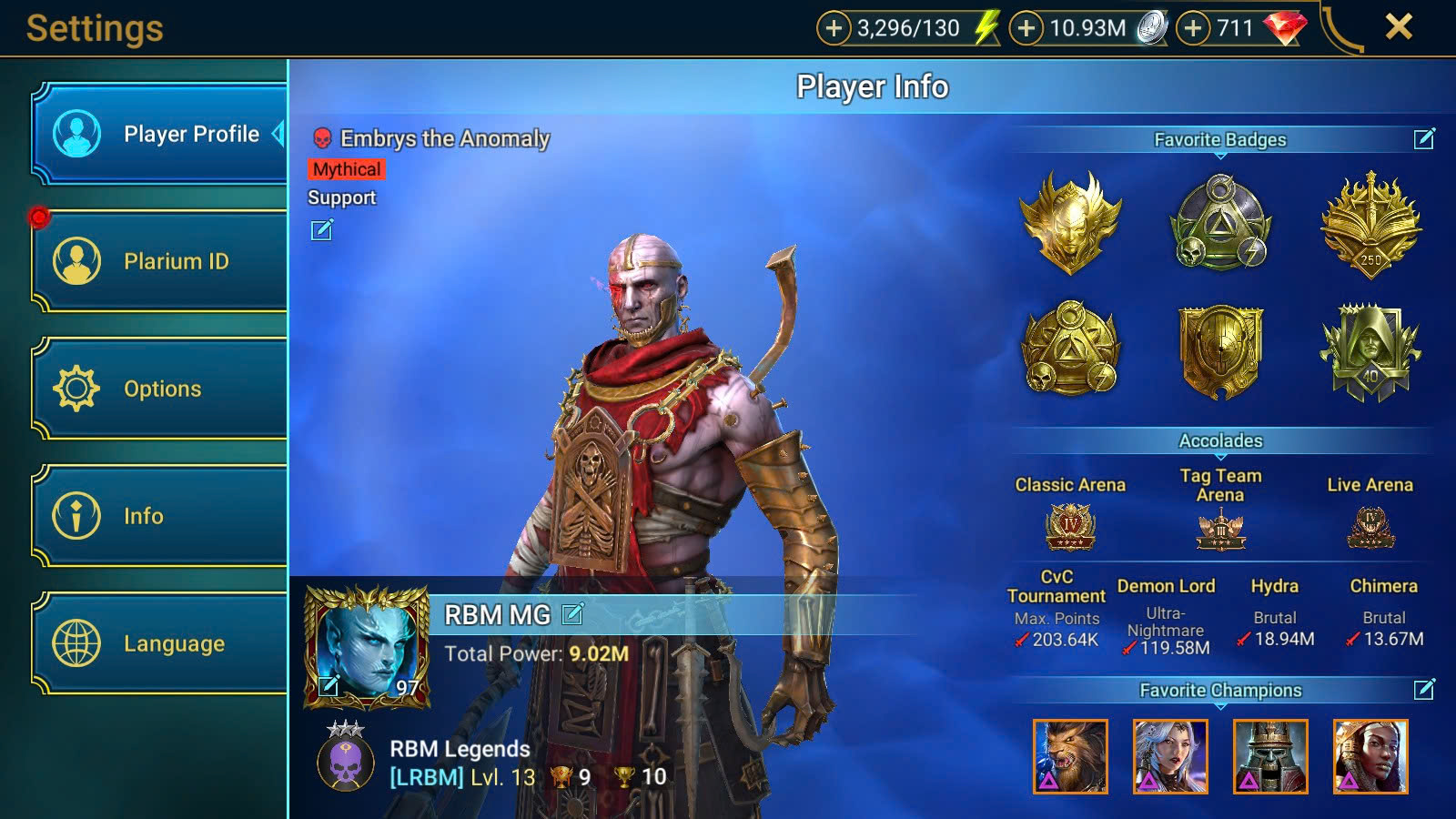Select the lion-faced favorite champion
Image resolution: width=1456 pixels, height=819 pixels.
click(x=1070, y=756)
